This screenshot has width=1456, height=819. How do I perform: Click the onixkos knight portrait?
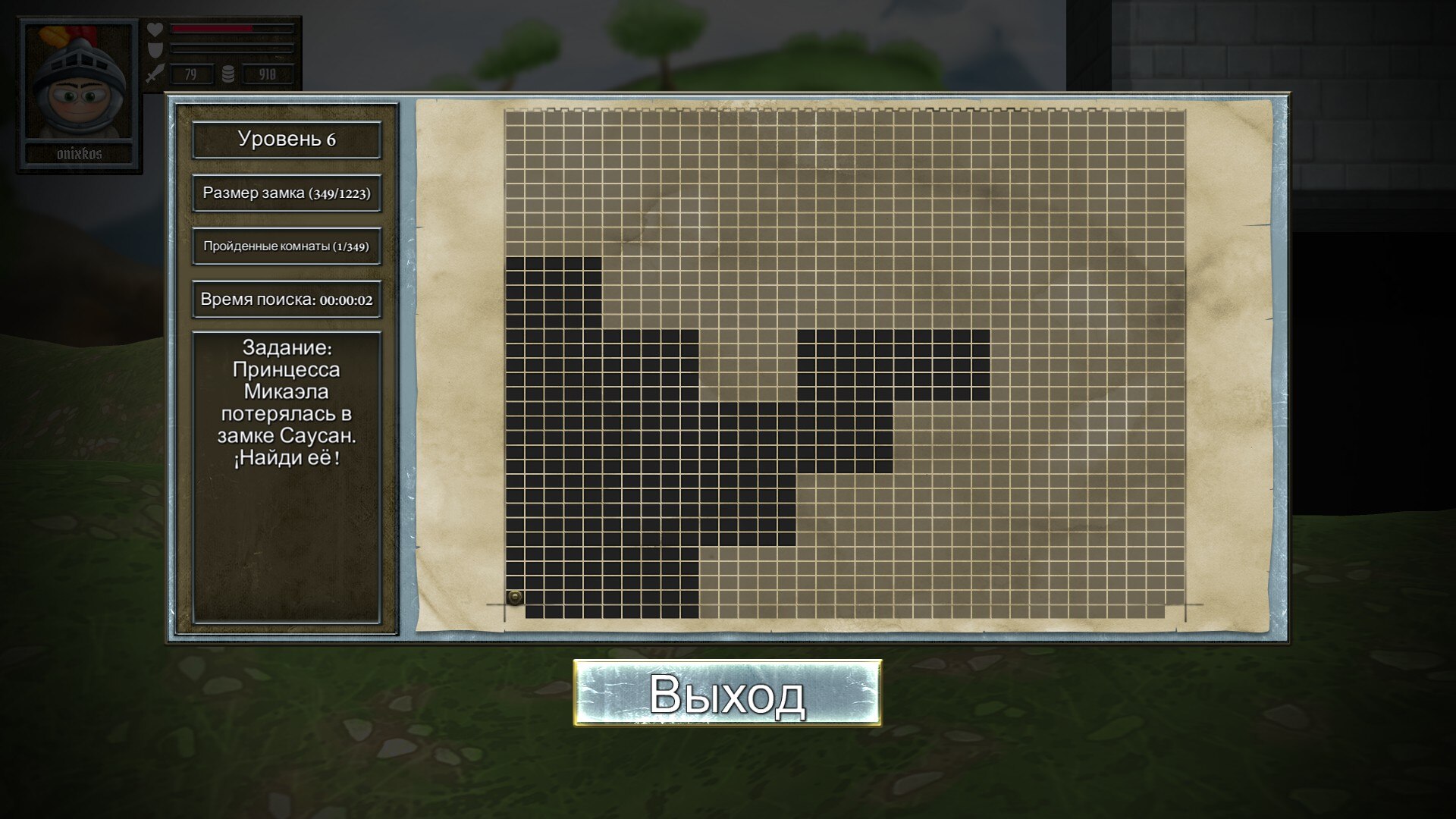[x=79, y=83]
